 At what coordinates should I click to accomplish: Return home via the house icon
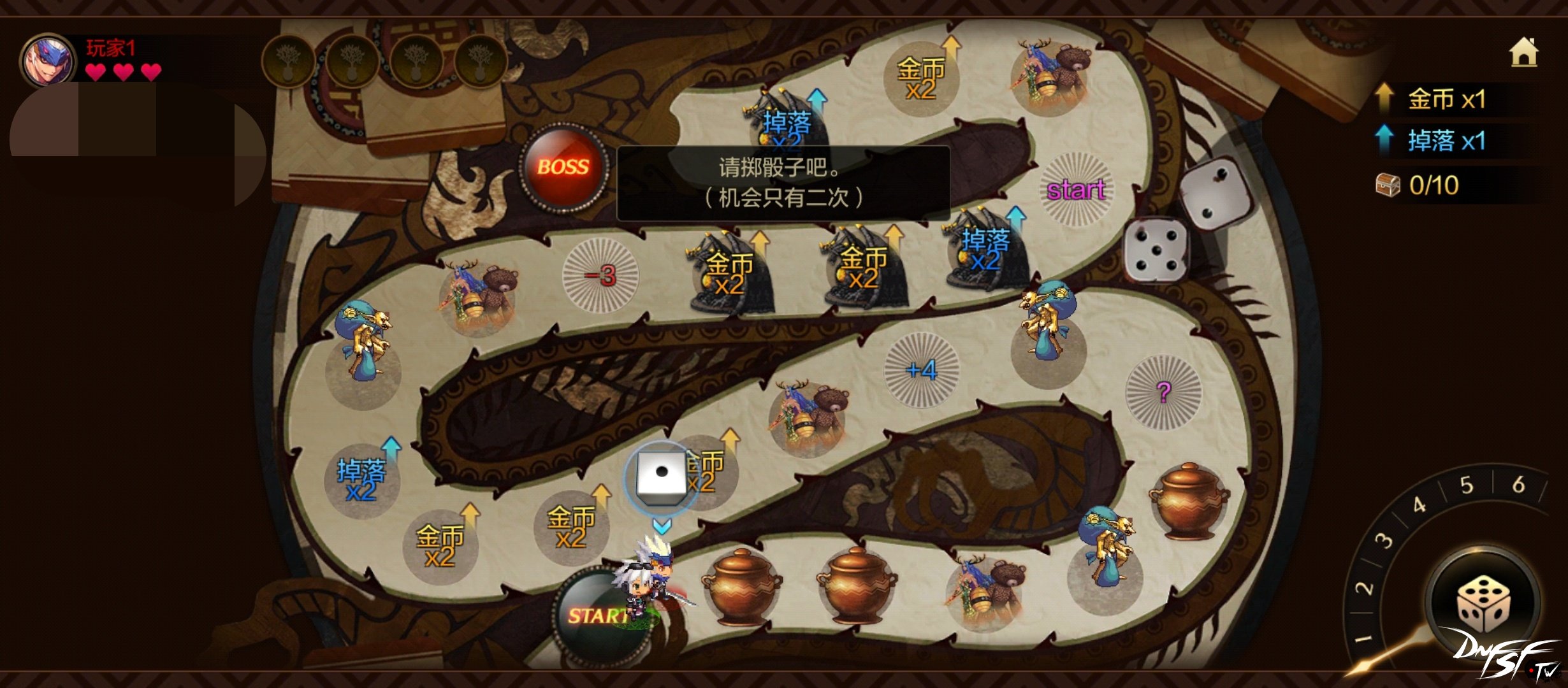(1523, 53)
